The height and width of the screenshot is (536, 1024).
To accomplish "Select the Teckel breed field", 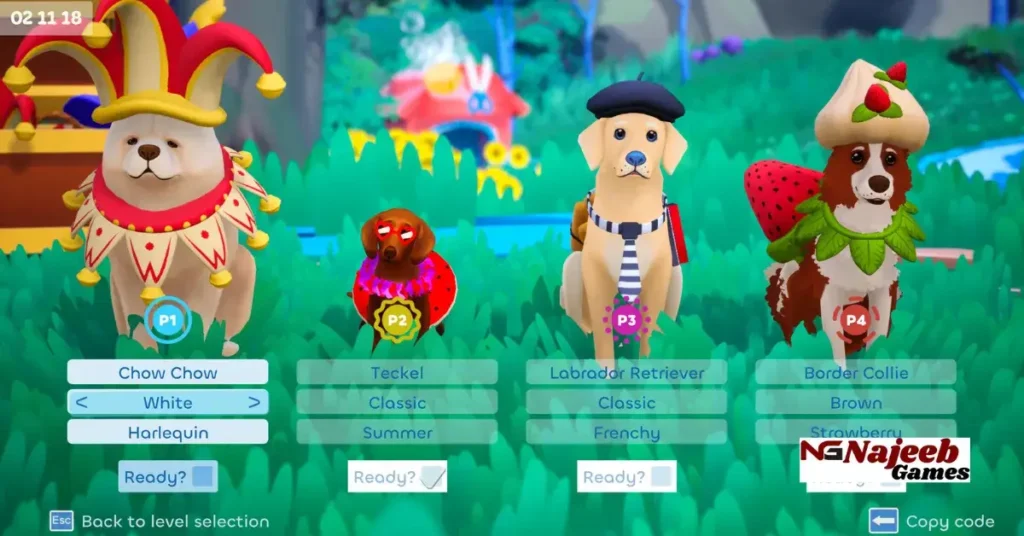I will pos(397,373).
